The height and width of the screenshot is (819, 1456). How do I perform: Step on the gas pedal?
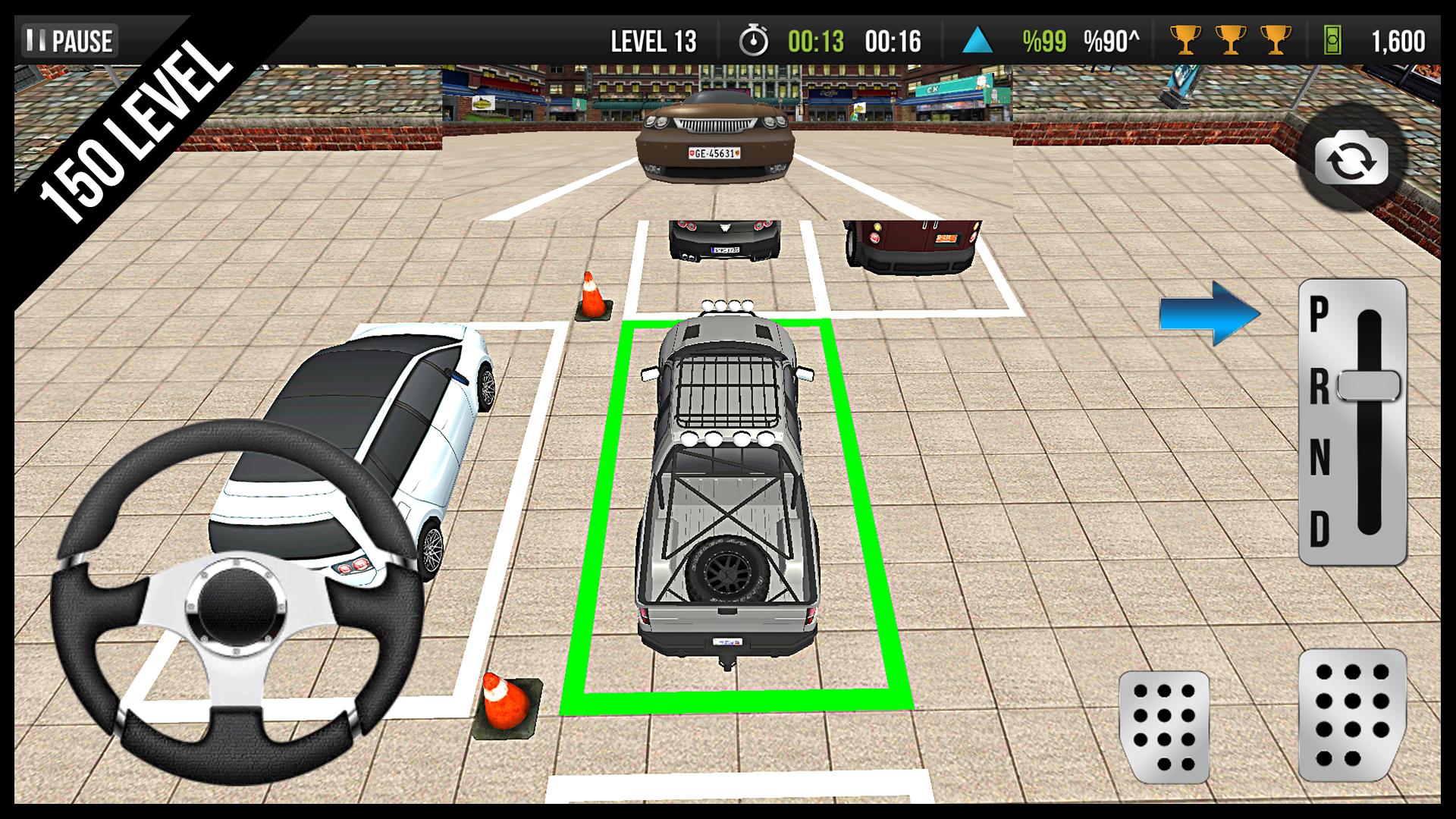1352,714
